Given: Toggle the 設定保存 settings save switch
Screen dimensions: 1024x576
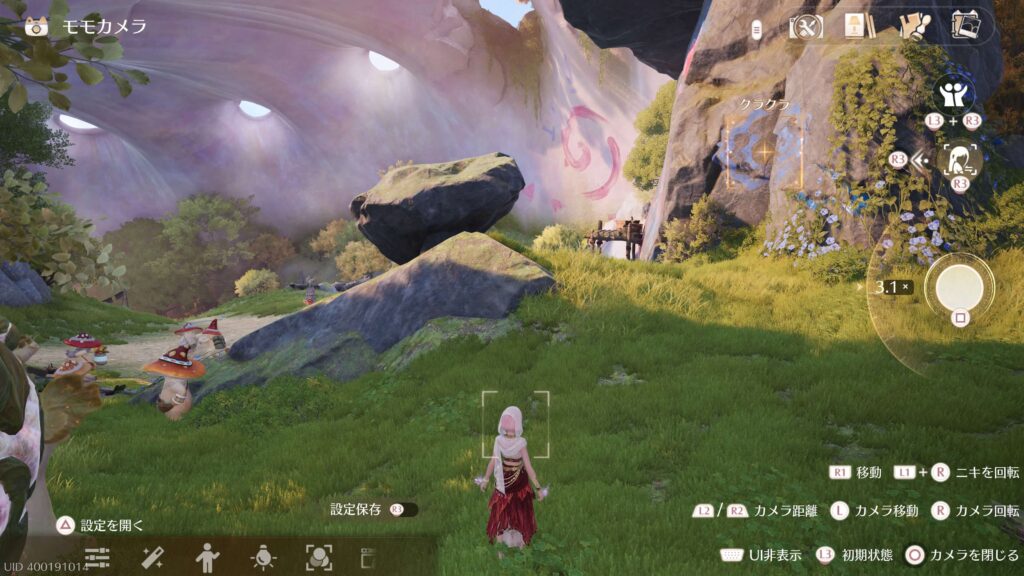Looking at the screenshot, I should pyautogui.click(x=403, y=510).
